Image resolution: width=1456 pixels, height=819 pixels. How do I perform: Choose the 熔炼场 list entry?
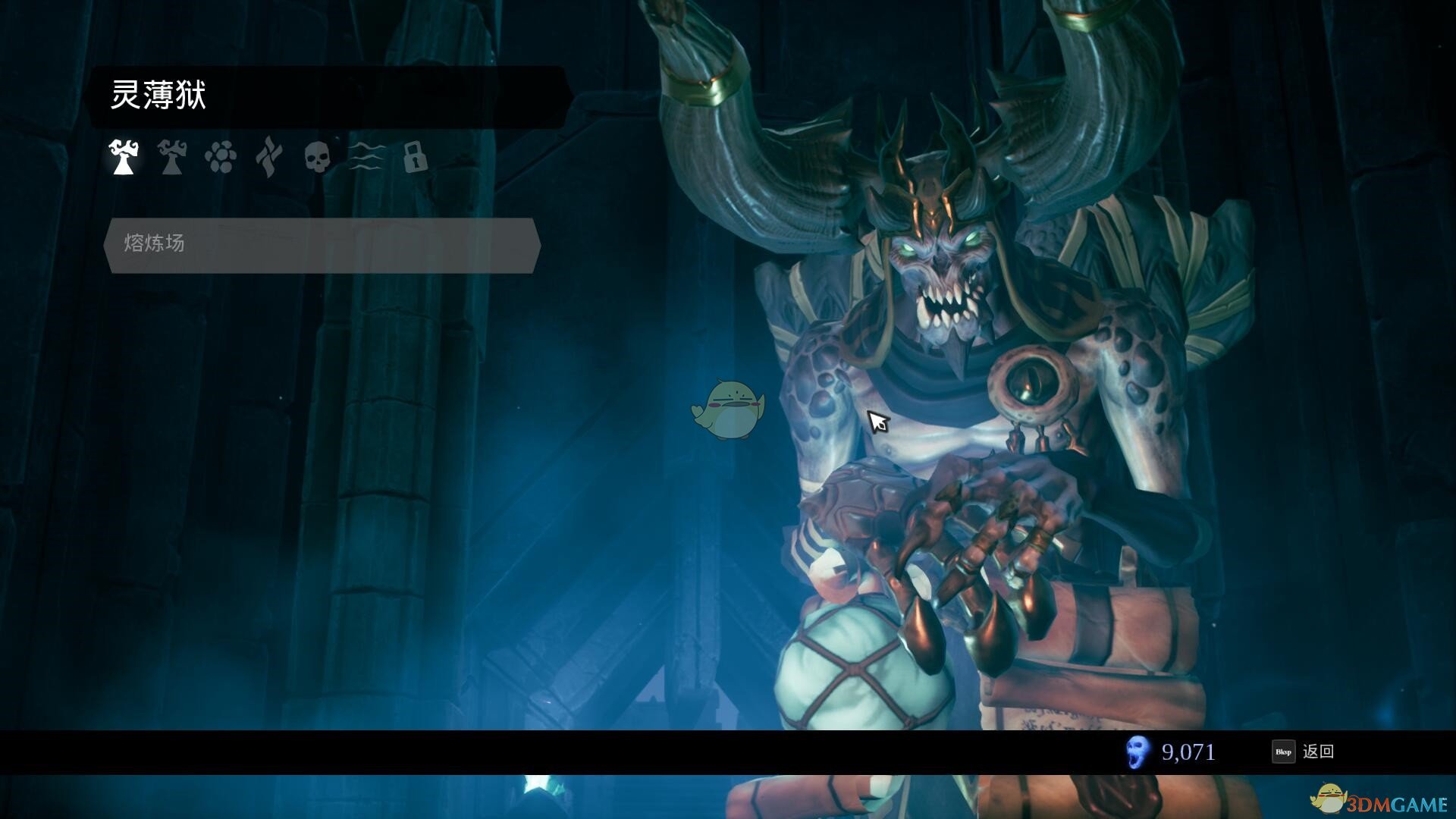tap(322, 244)
